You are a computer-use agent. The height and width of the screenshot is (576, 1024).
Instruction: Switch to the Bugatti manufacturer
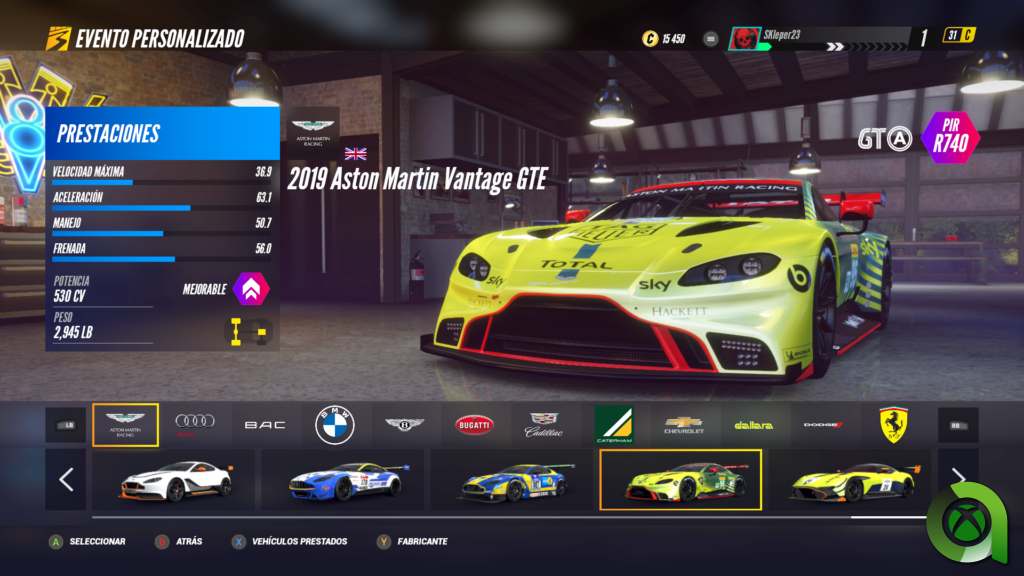pyautogui.click(x=474, y=425)
